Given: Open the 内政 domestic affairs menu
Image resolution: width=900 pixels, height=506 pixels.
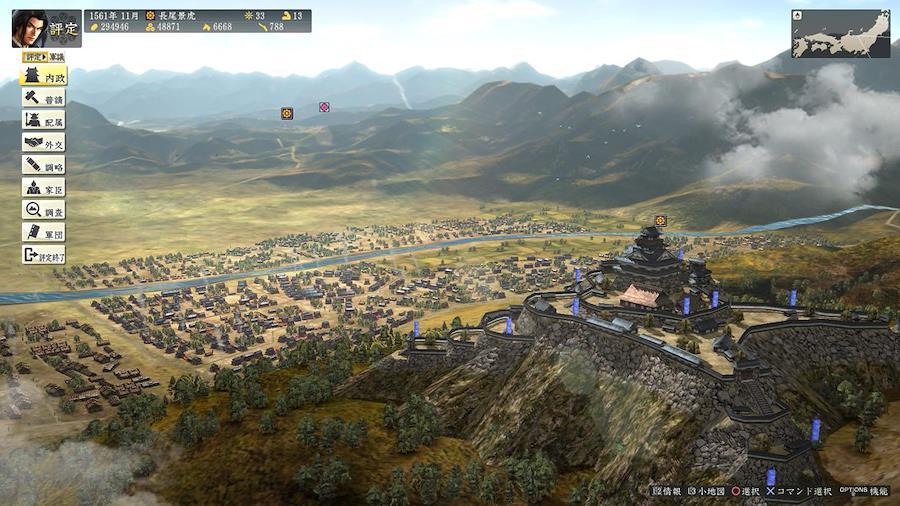Looking at the screenshot, I should coord(43,77).
